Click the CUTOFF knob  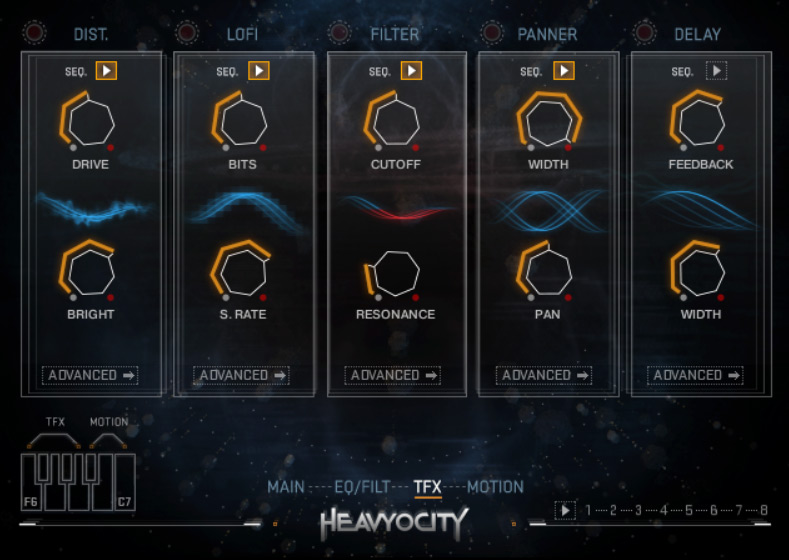coord(393,122)
